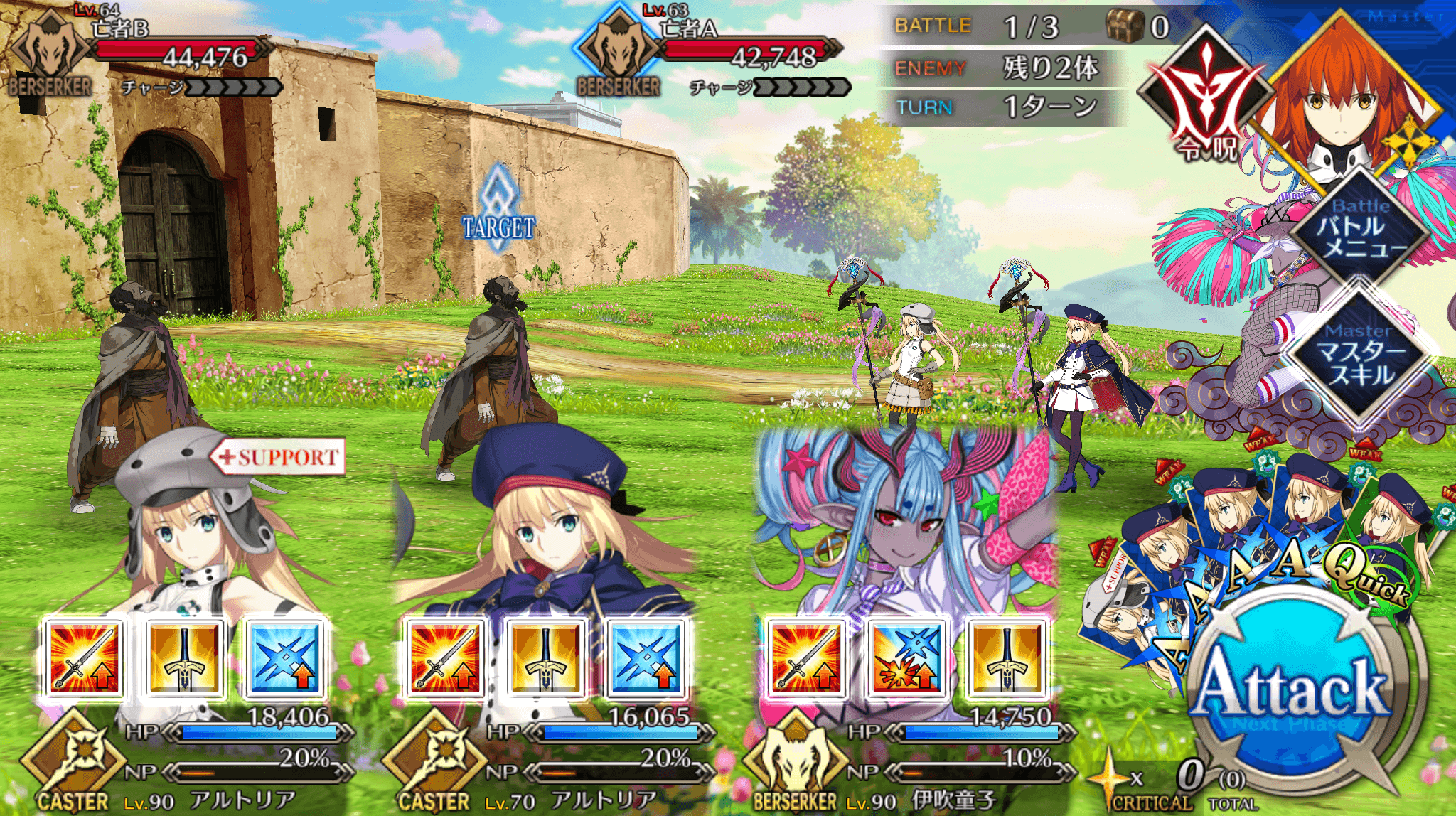Activate Ibuki-Douji's golden sword skill
1456x816 pixels.
click(1008, 657)
